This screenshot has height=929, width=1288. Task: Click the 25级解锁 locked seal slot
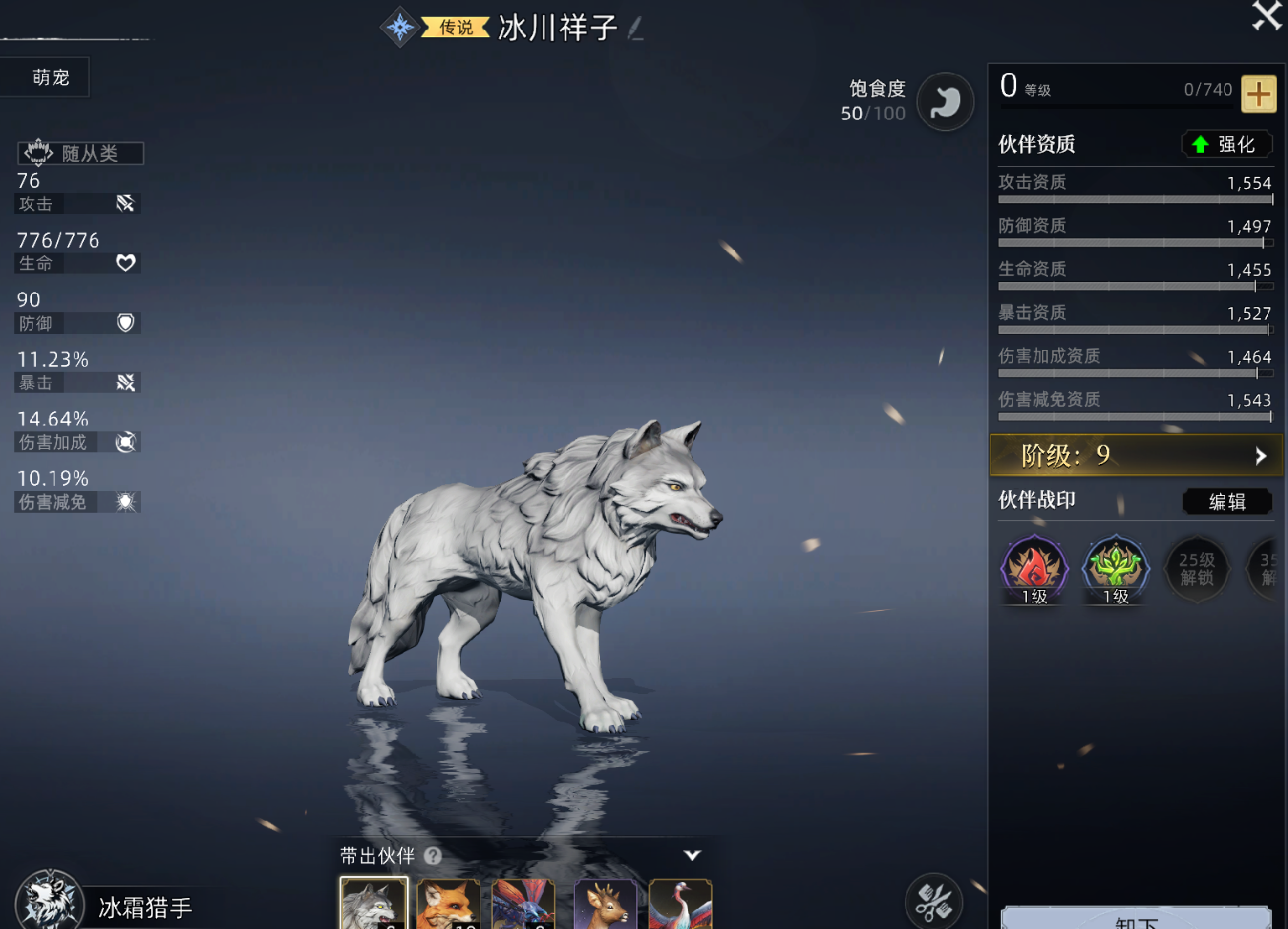tap(1197, 569)
